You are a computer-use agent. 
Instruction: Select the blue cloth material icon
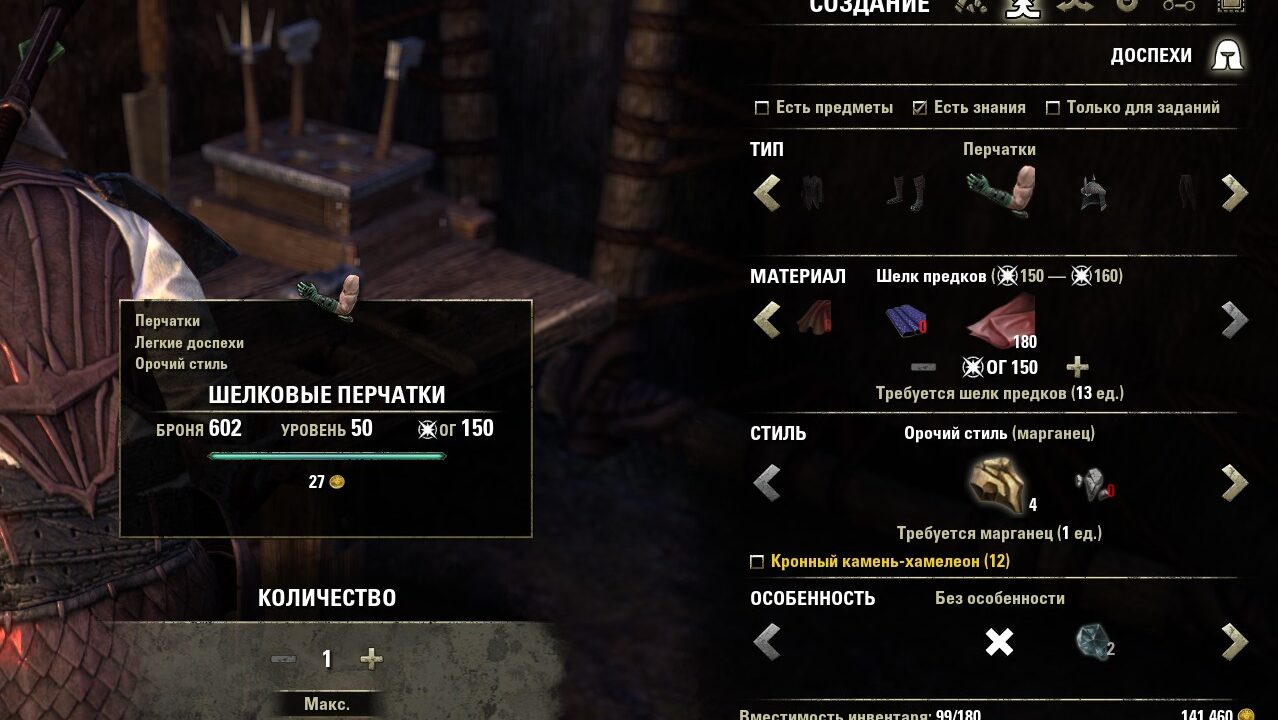(x=905, y=320)
